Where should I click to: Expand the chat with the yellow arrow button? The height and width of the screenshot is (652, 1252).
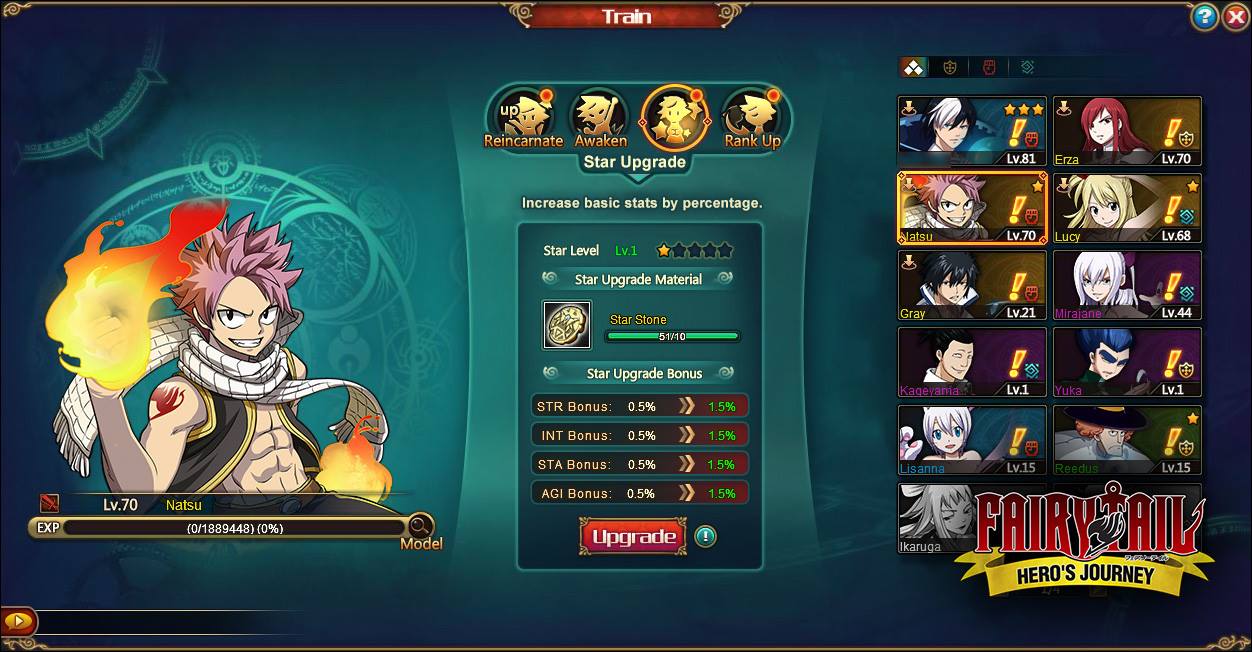(18, 622)
